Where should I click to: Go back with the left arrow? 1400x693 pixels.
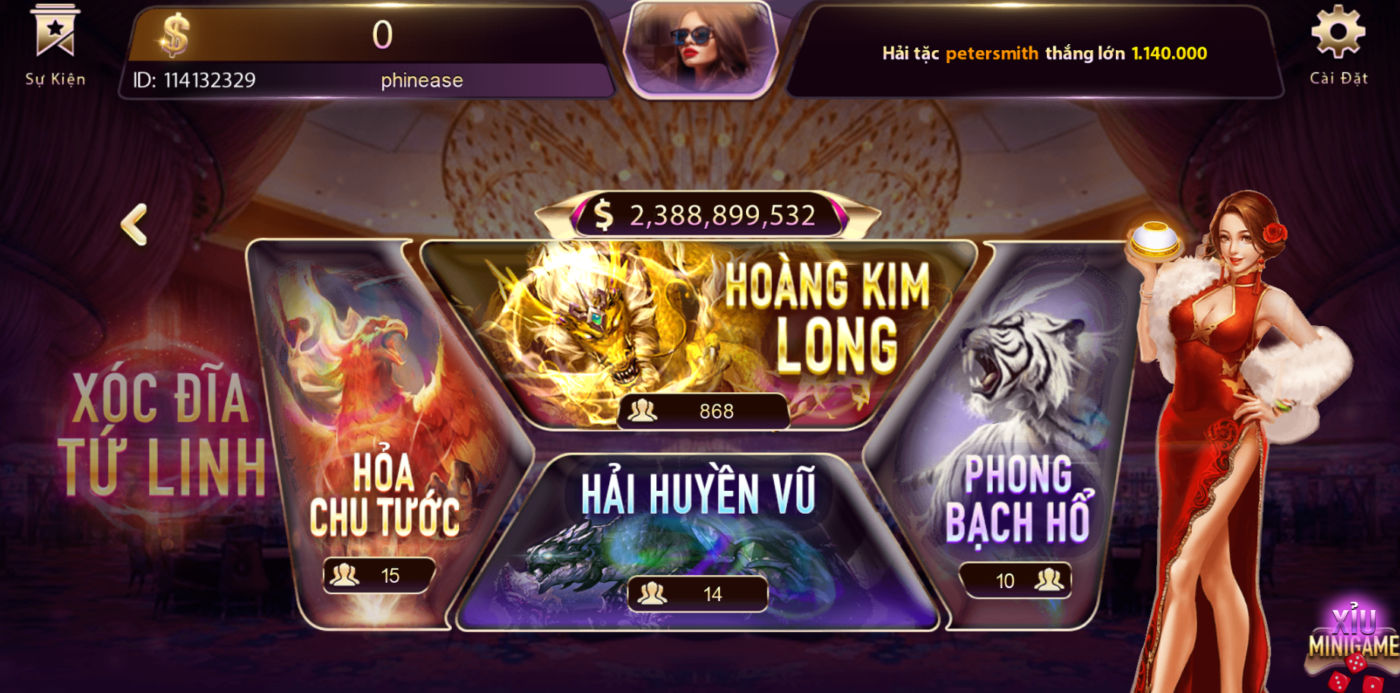click(x=134, y=225)
